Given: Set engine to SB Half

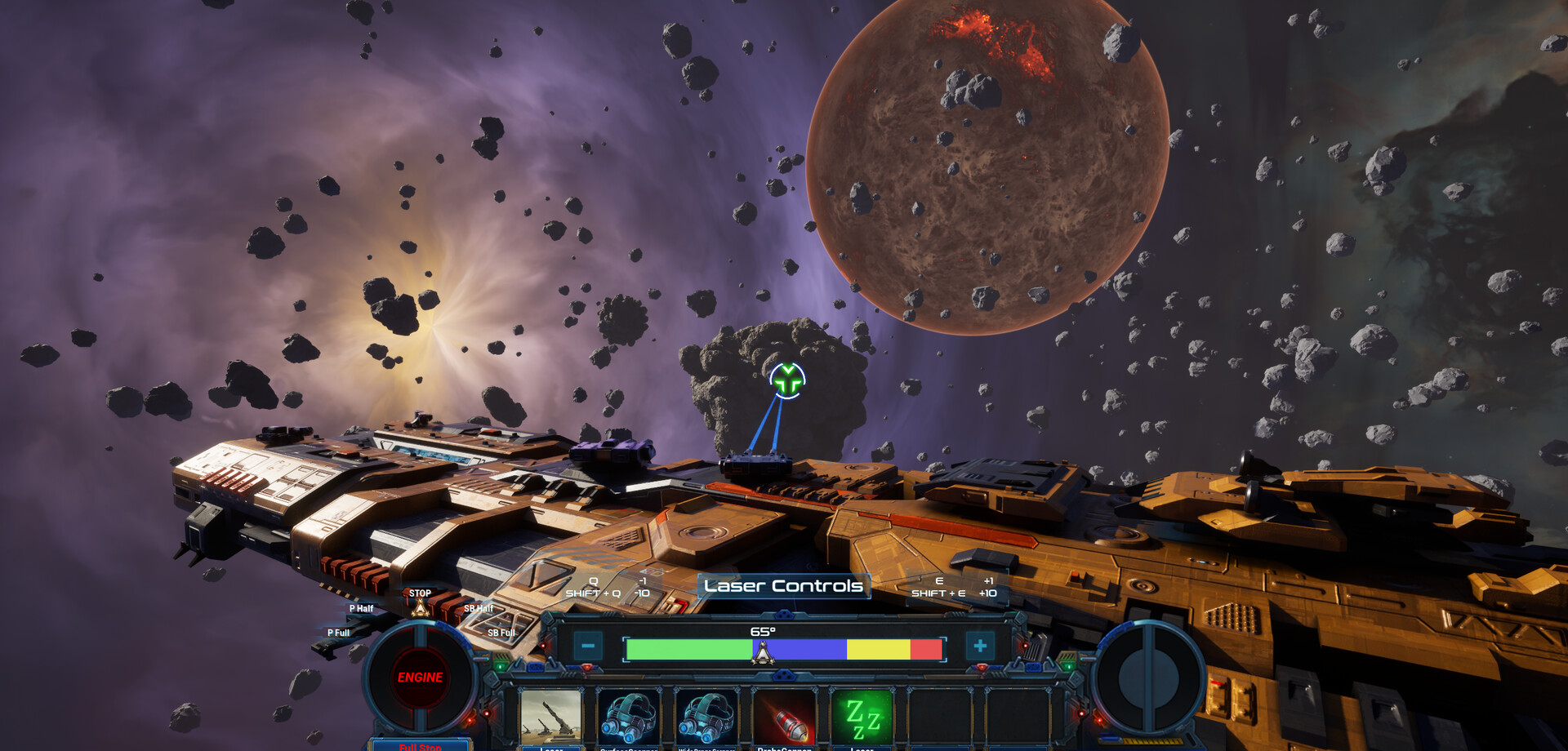Looking at the screenshot, I should pyautogui.click(x=479, y=609).
